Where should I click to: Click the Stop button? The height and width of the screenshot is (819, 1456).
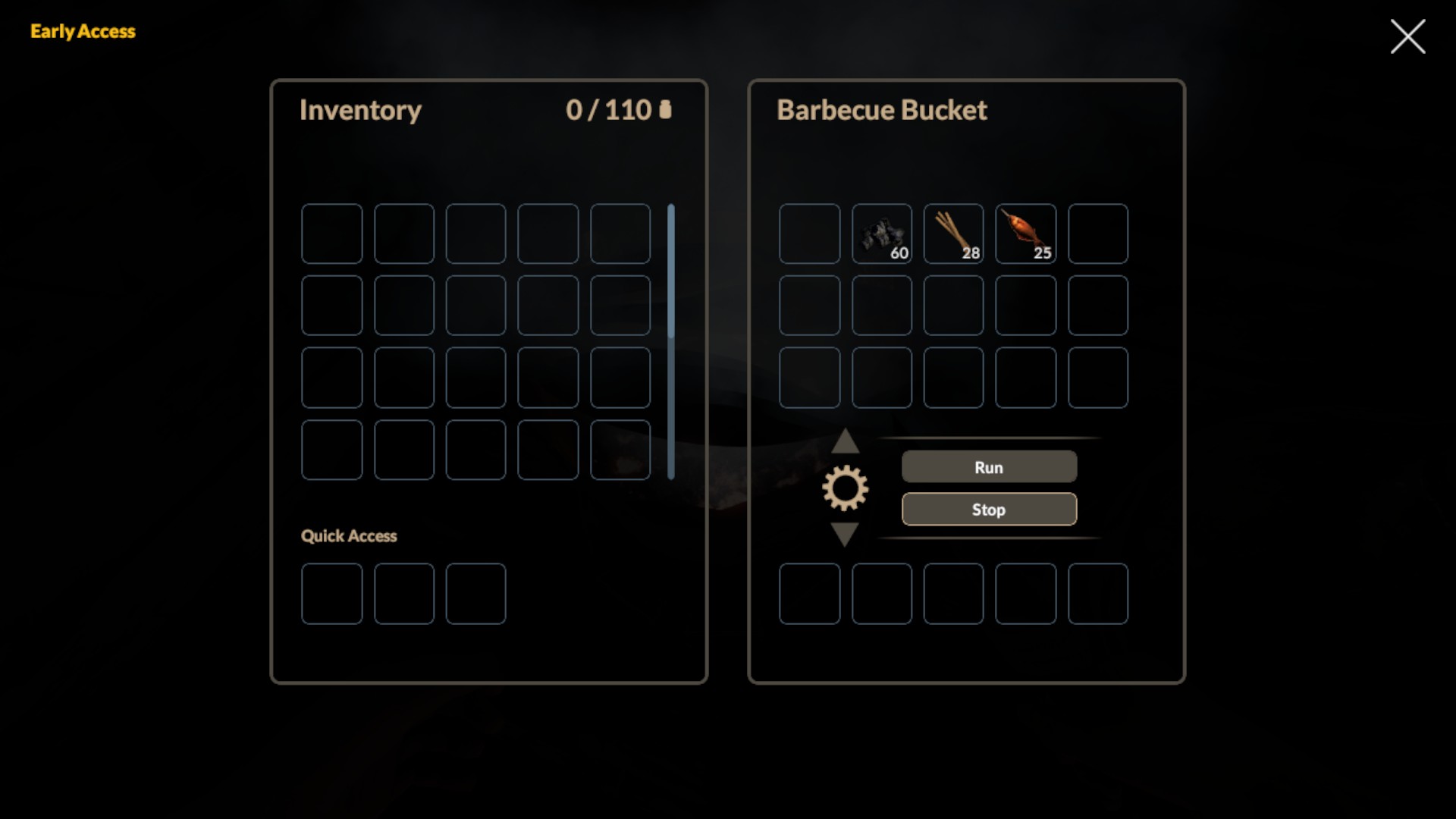[989, 510]
